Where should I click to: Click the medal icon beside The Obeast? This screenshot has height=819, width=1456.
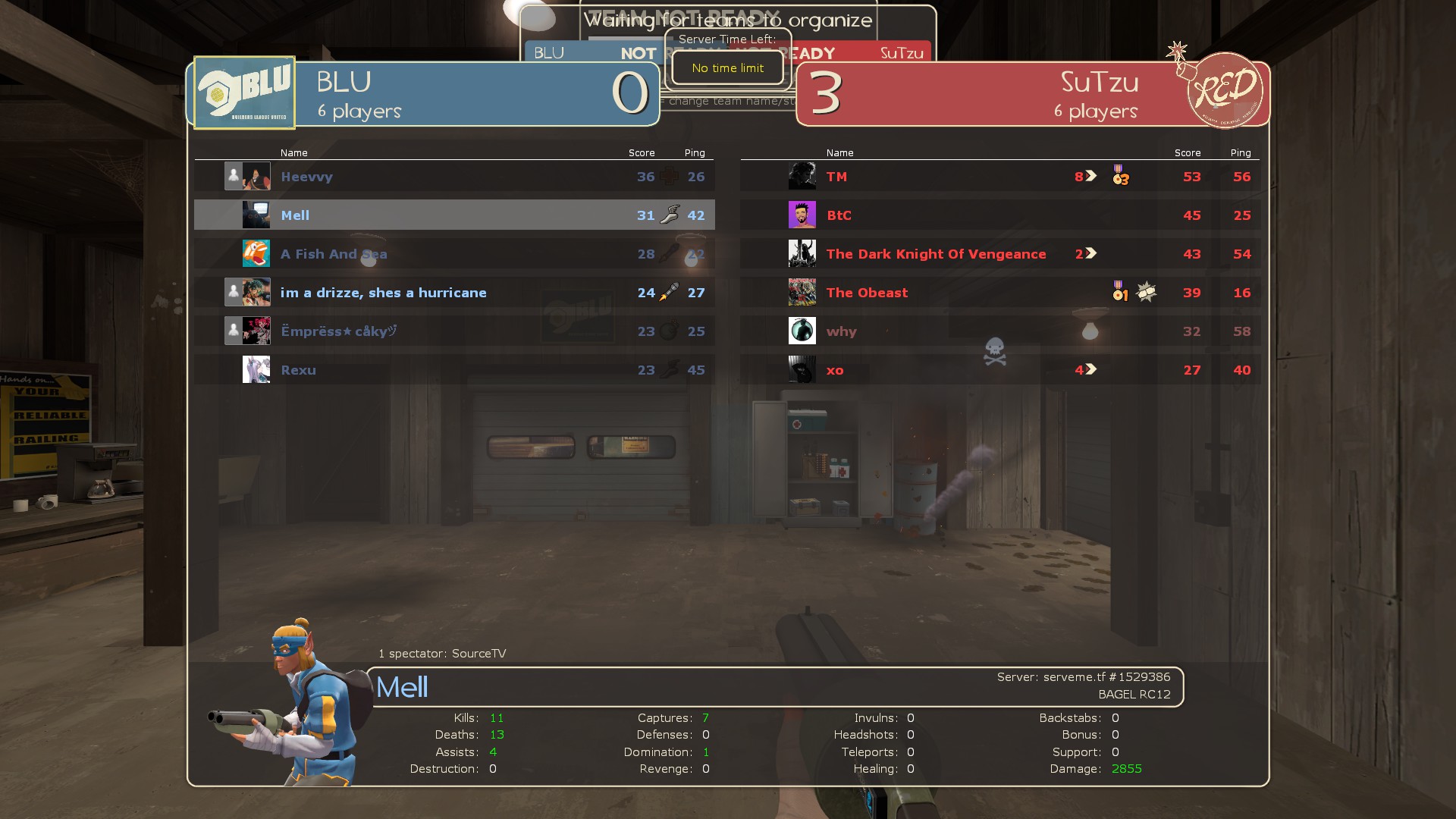pyautogui.click(x=1119, y=291)
